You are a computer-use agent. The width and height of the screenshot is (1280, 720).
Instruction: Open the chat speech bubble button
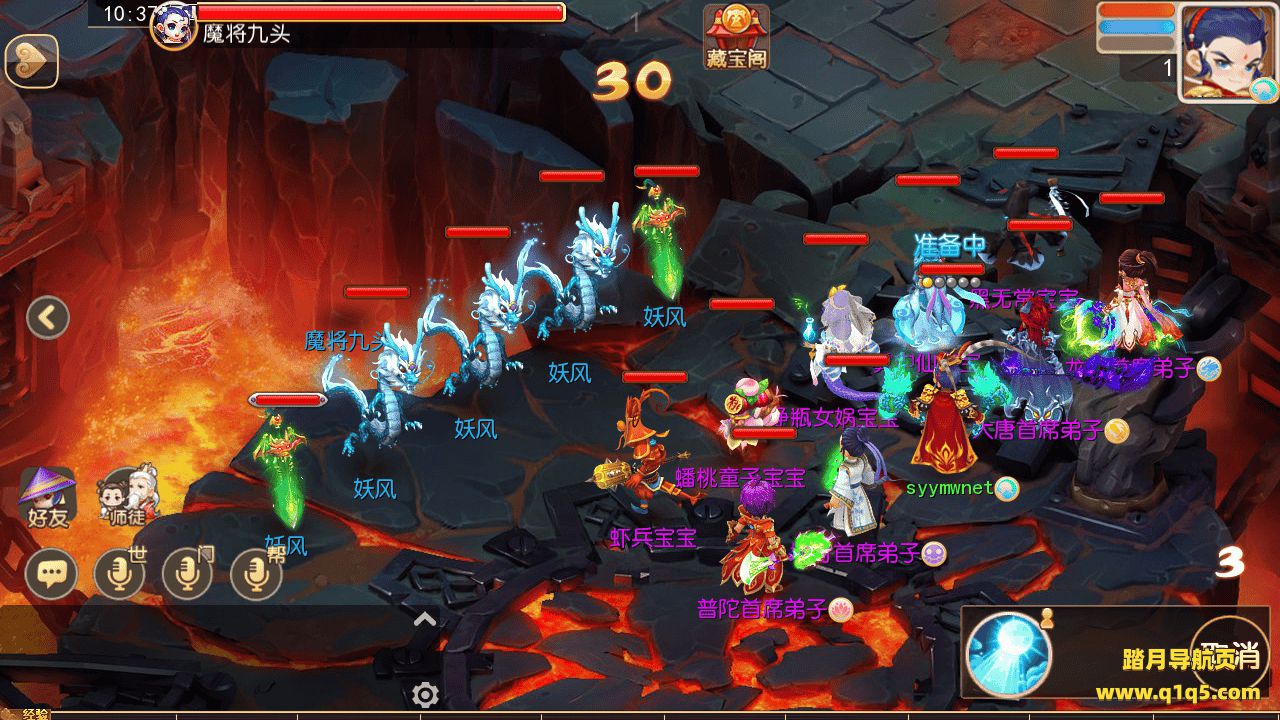tap(51, 574)
